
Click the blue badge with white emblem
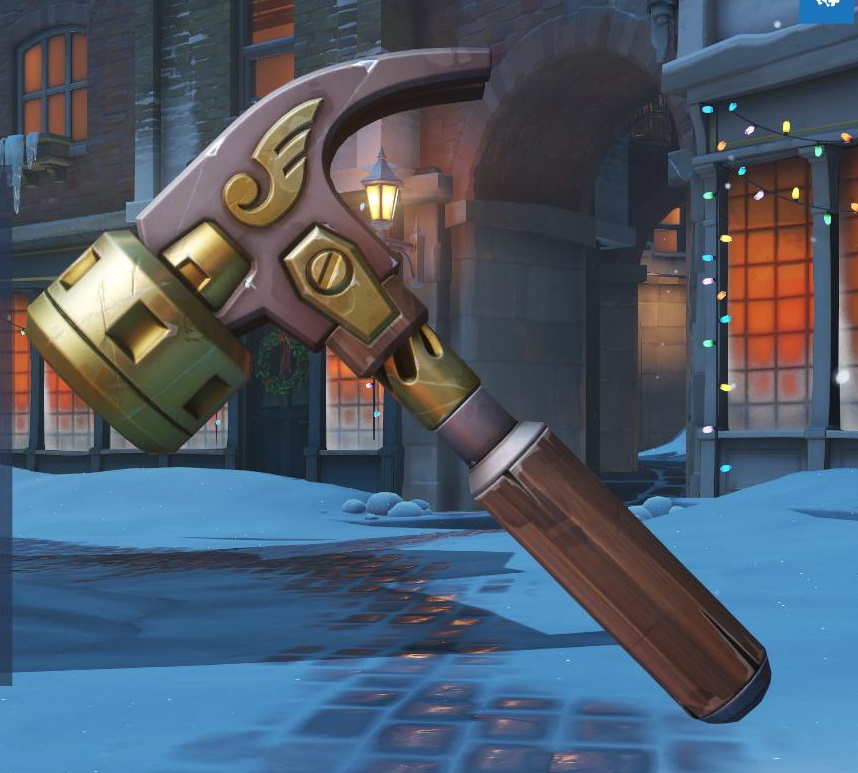(828, 10)
